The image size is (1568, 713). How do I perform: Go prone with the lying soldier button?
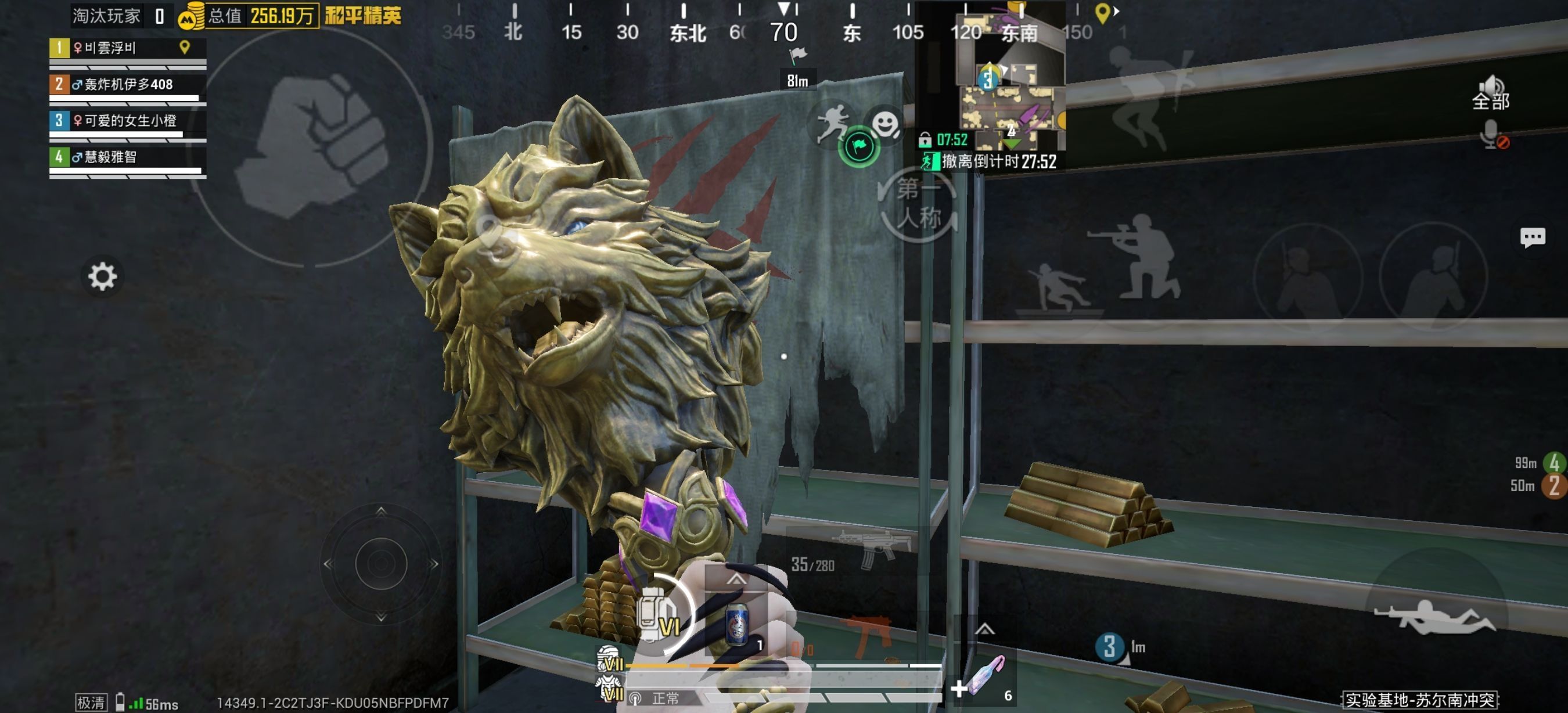[1437, 615]
